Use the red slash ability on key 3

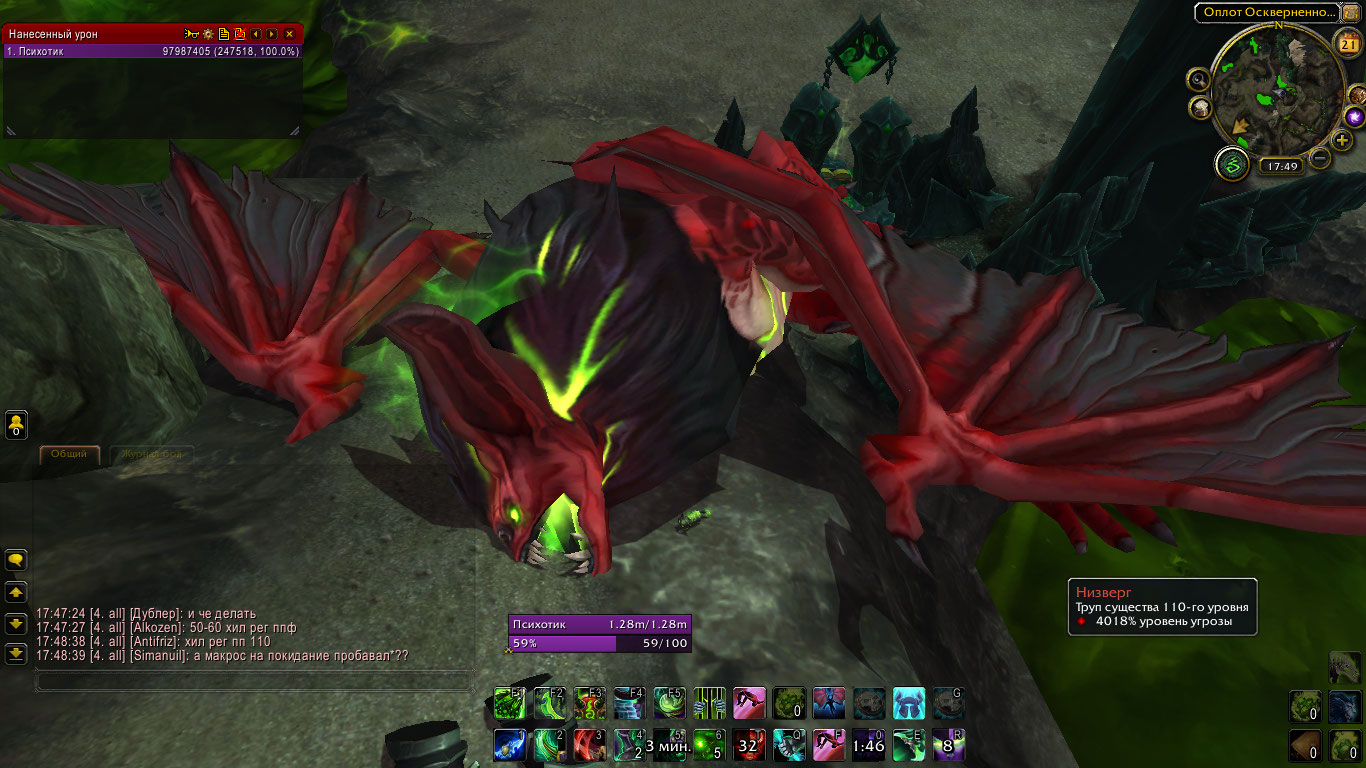click(x=590, y=745)
